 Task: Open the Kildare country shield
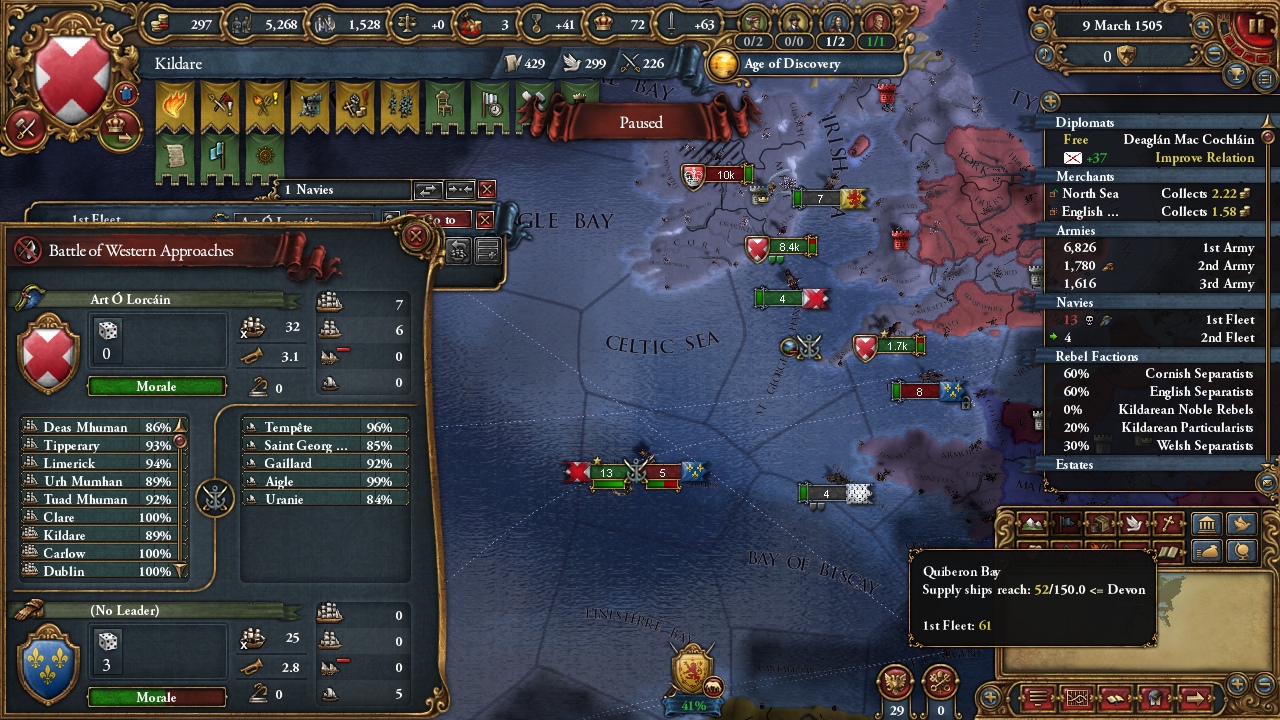click(73, 75)
